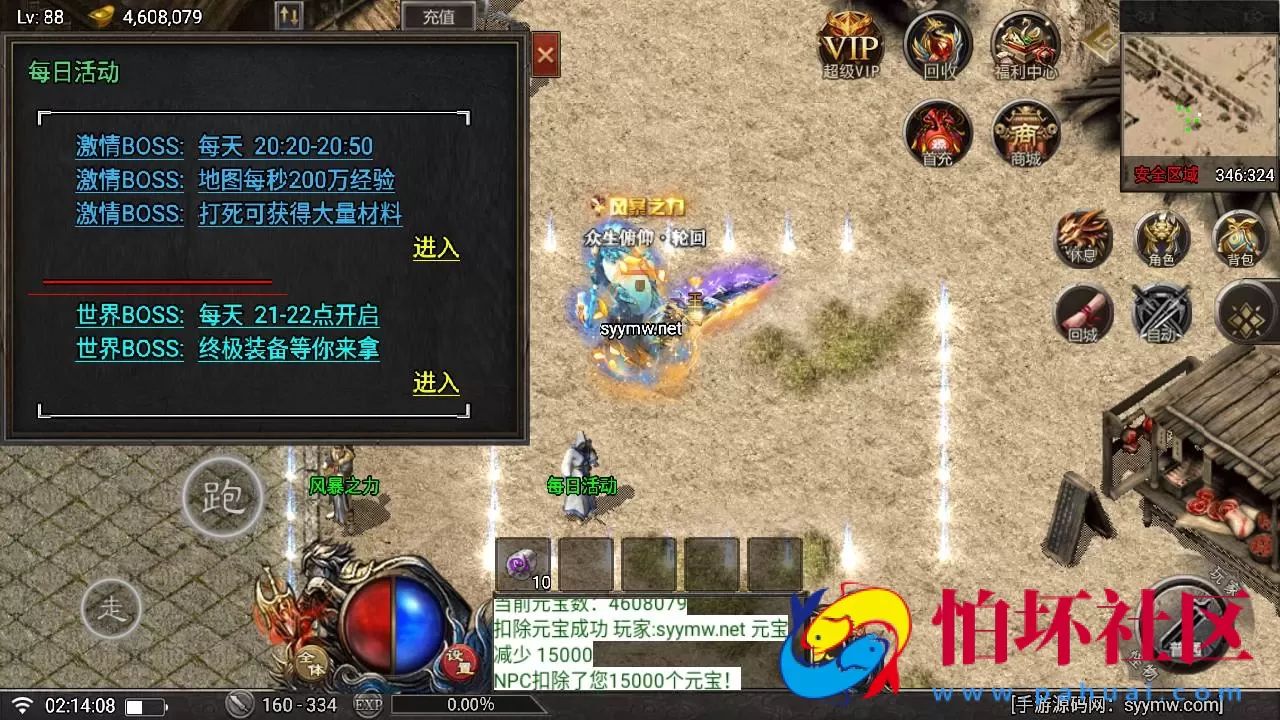This screenshot has height=720, width=1280.
Task: Select the purple potion in first quickslot
Action: [522, 562]
